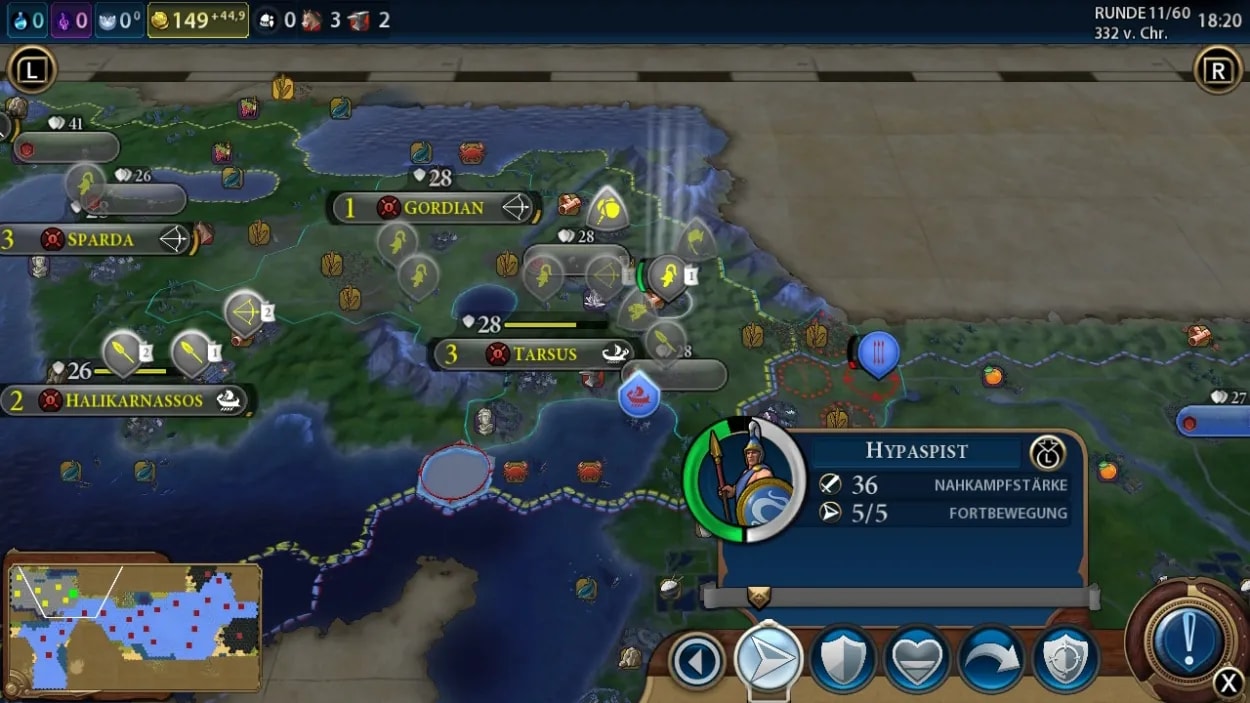Fortify the Hypaspist with the plain shield button

(842, 660)
